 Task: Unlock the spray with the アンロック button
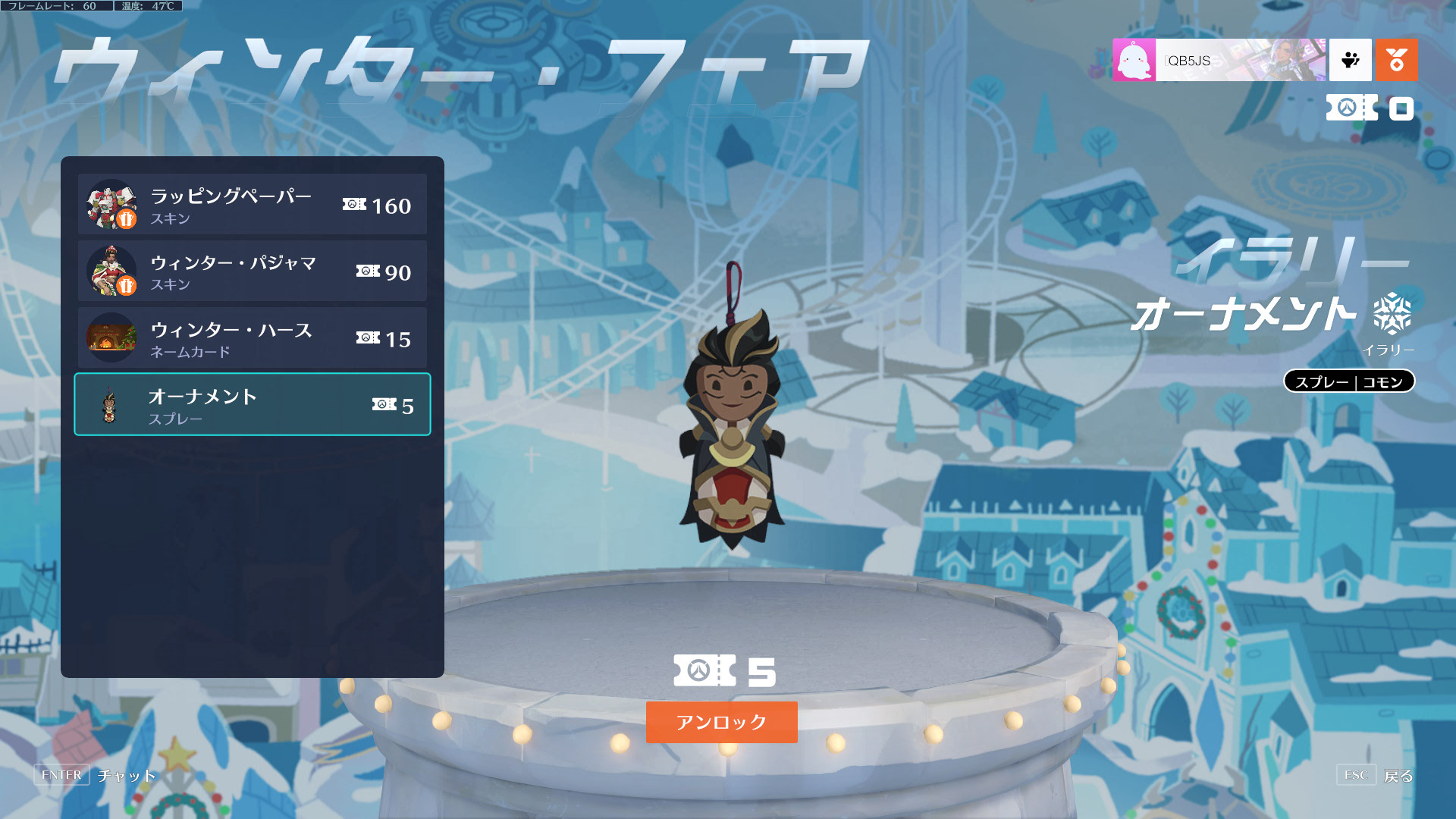tap(721, 722)
